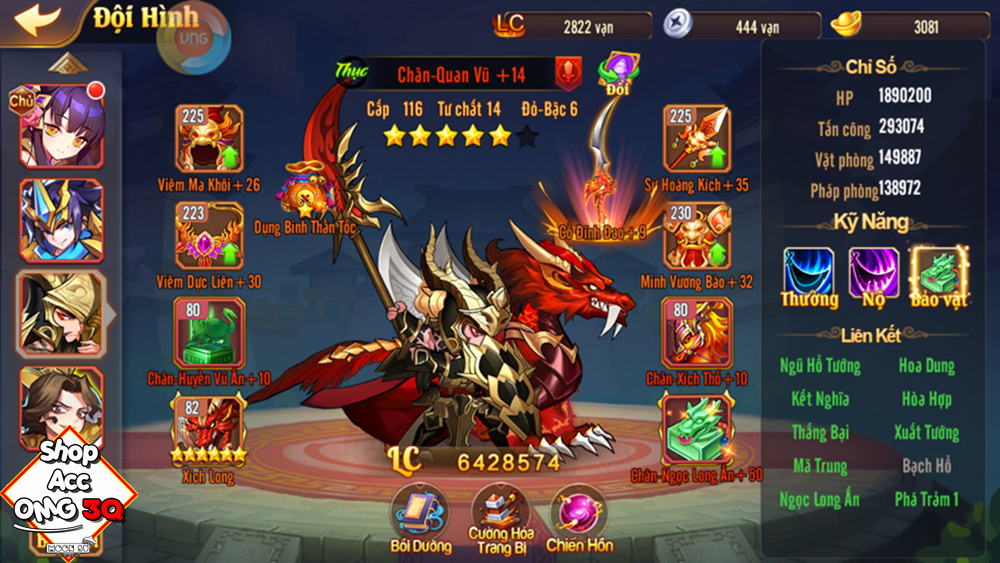View the Bảo vật treasure skill
1000x563 pixels.
click(x=938, y=273)
